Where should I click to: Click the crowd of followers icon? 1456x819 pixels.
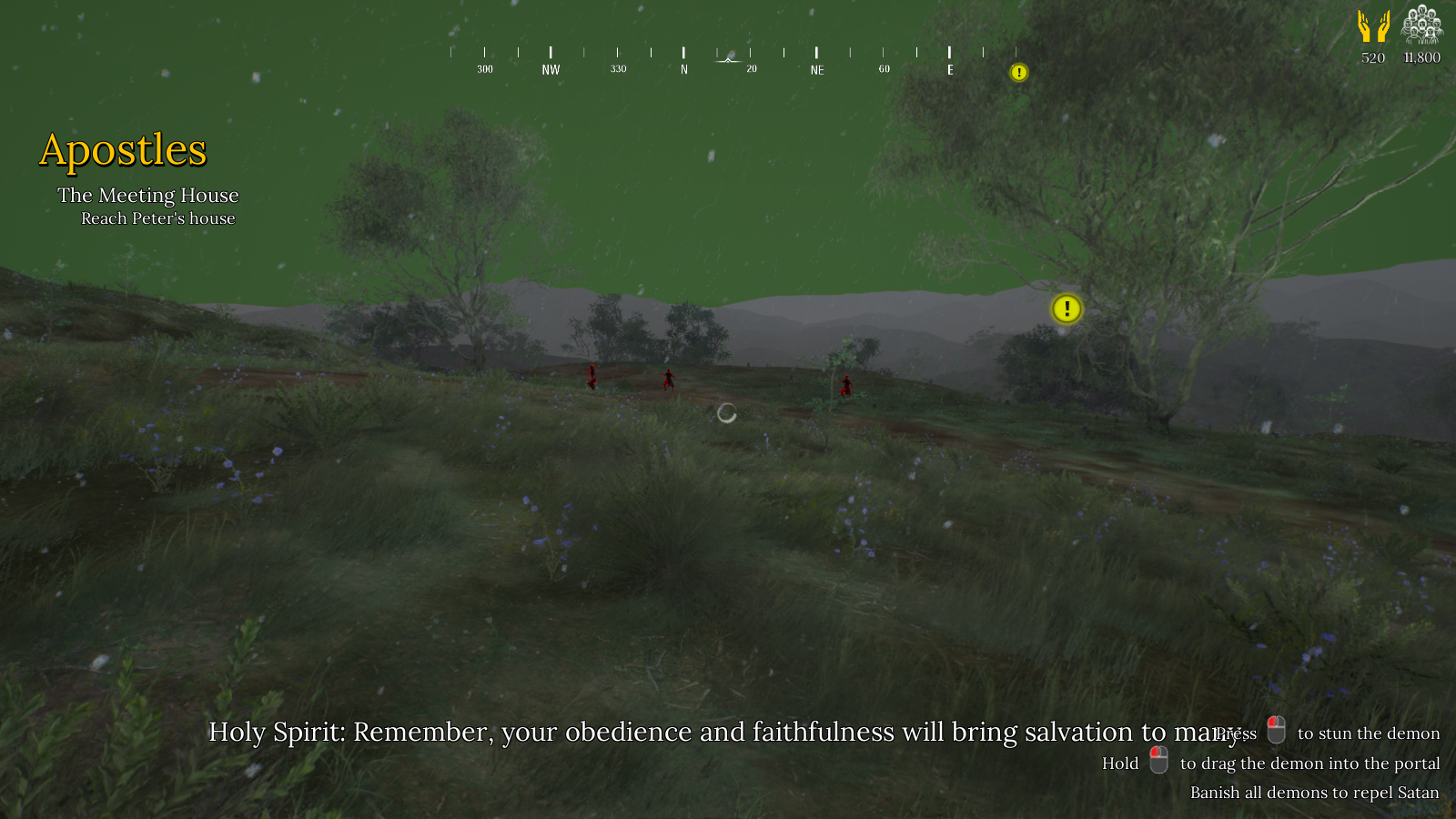click(x=1421, y=25)
